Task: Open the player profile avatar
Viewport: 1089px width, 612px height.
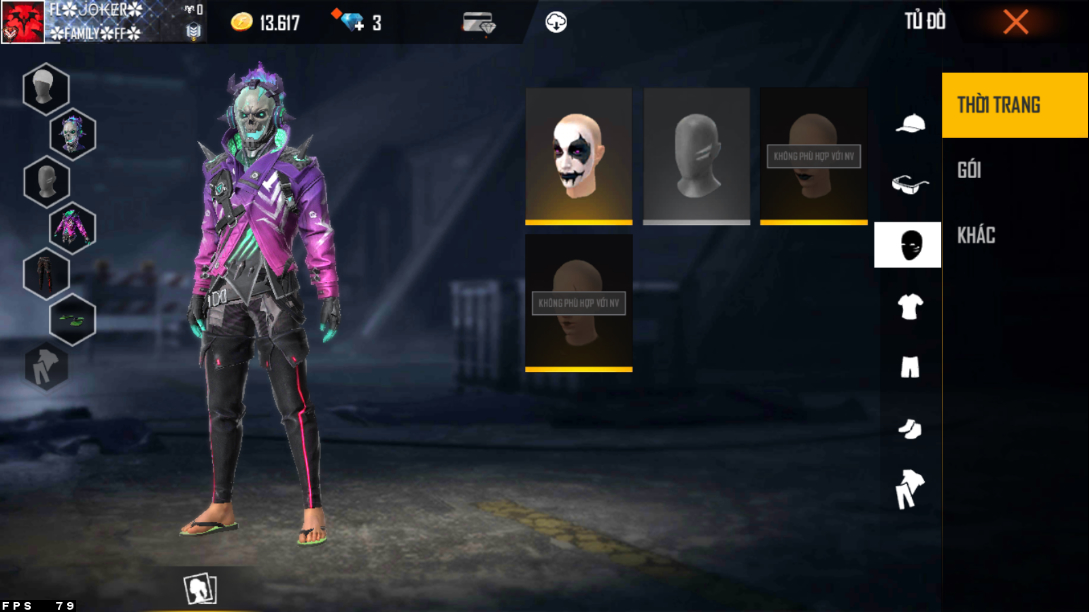Action: 23,22
